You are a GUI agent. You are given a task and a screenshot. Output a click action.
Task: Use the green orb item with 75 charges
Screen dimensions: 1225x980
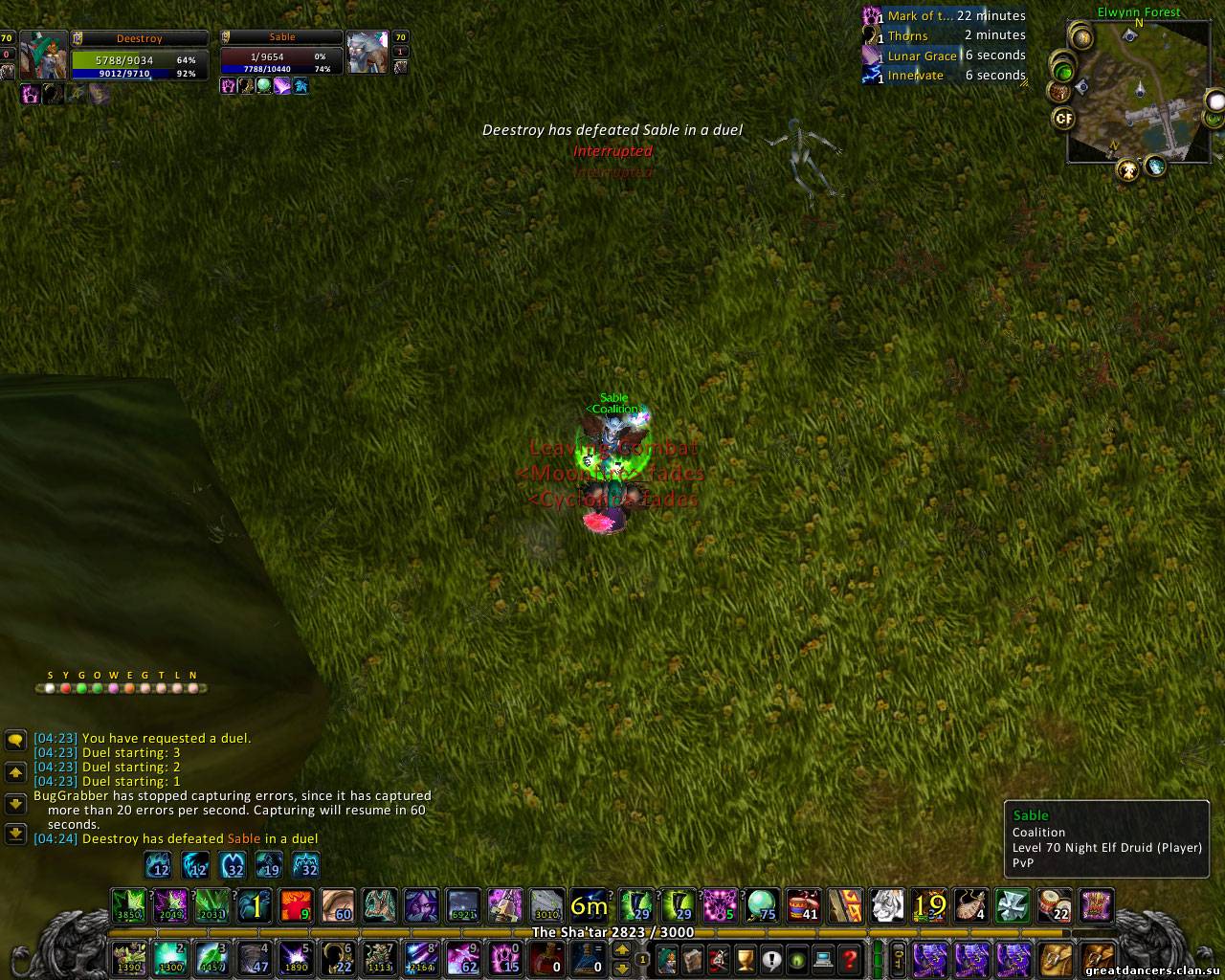click(x=761, y=905)
